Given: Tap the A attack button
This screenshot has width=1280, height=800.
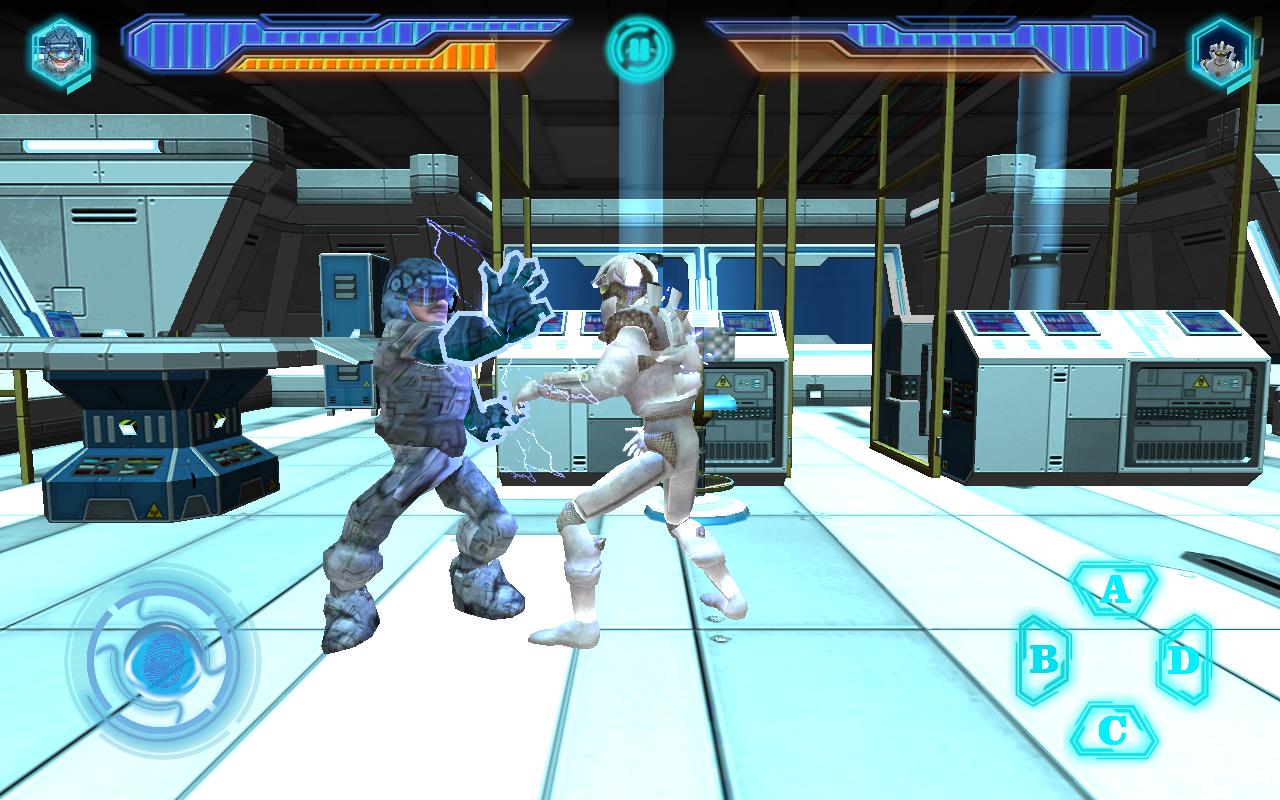Looking at the screenshot, I should point(1114,589).
